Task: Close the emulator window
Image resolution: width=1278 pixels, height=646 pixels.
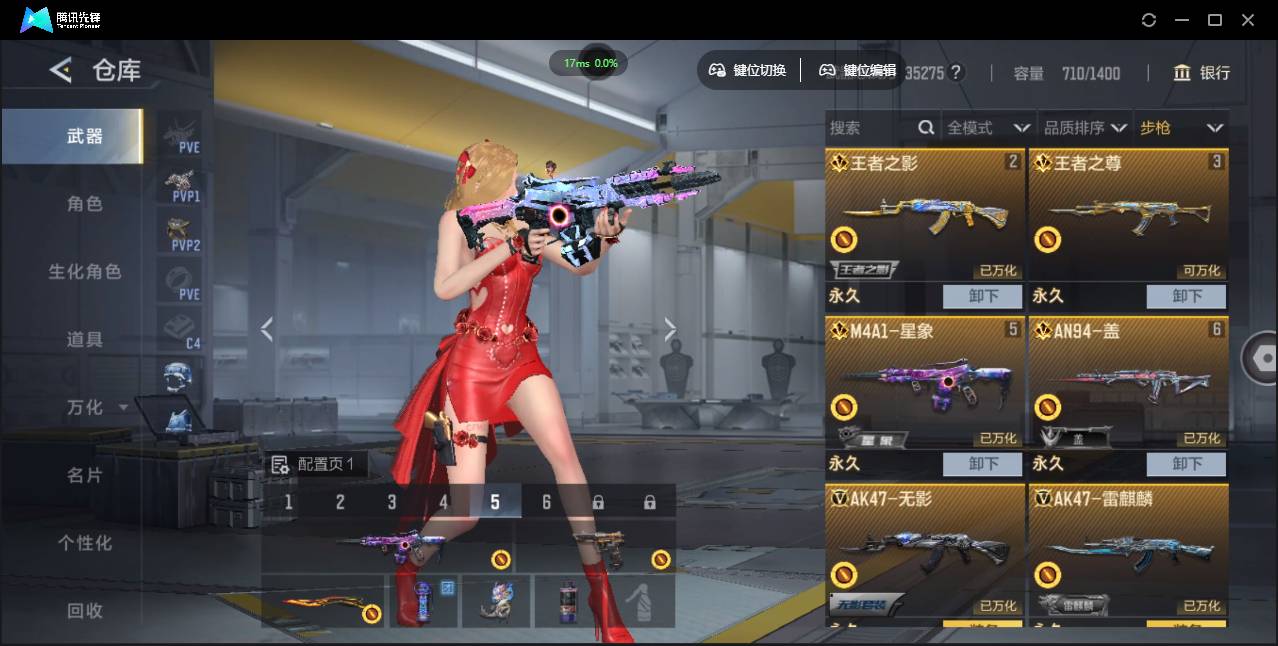Action: 1248,20
